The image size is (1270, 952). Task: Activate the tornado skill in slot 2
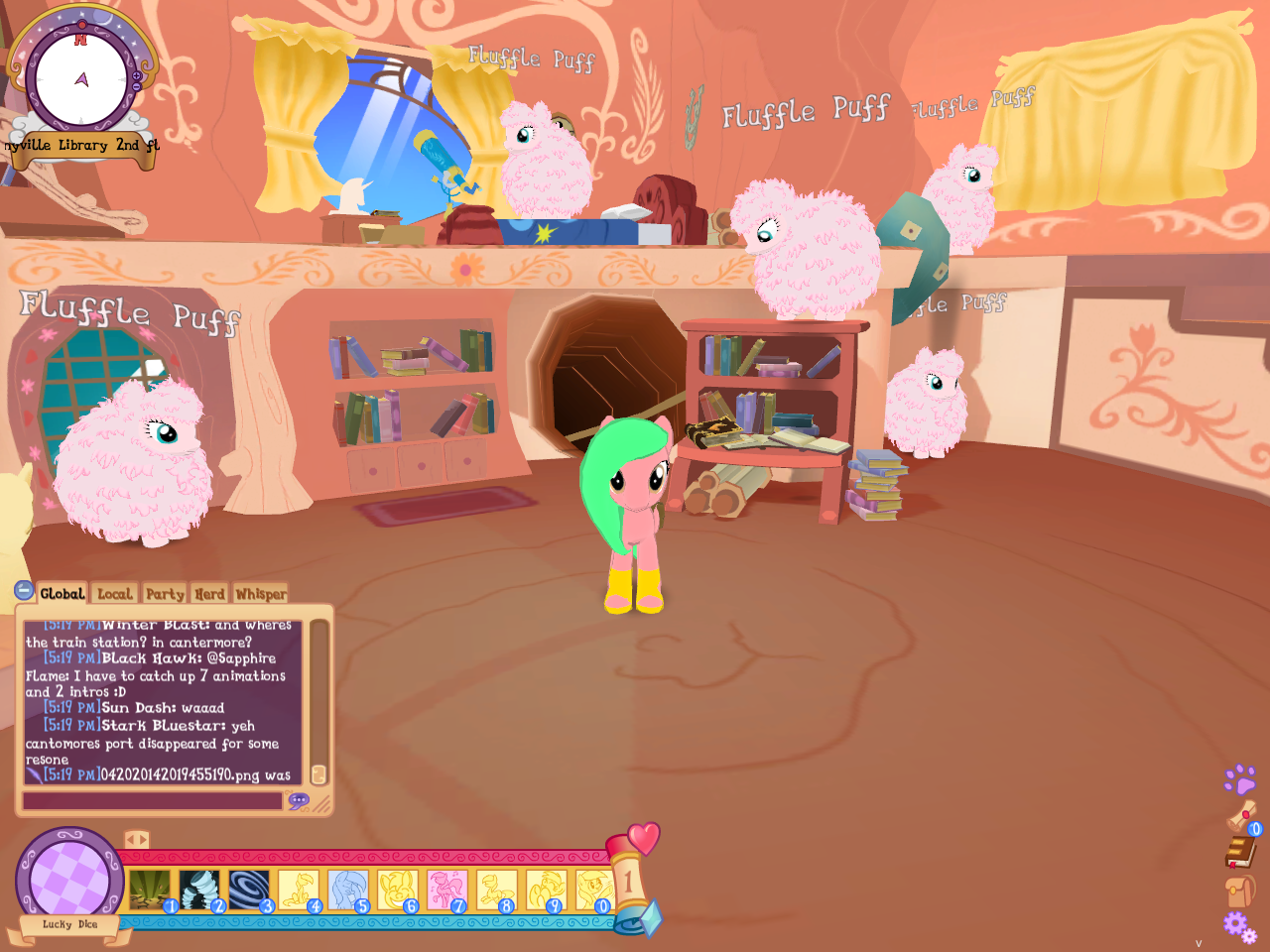(x=199, y=890)
